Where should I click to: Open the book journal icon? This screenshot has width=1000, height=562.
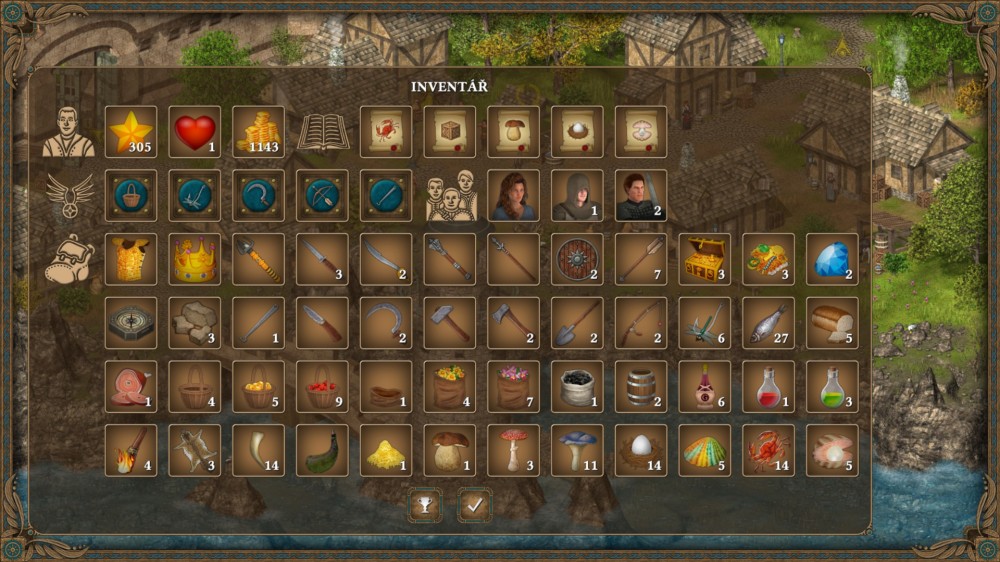click(x=323, y=132)
